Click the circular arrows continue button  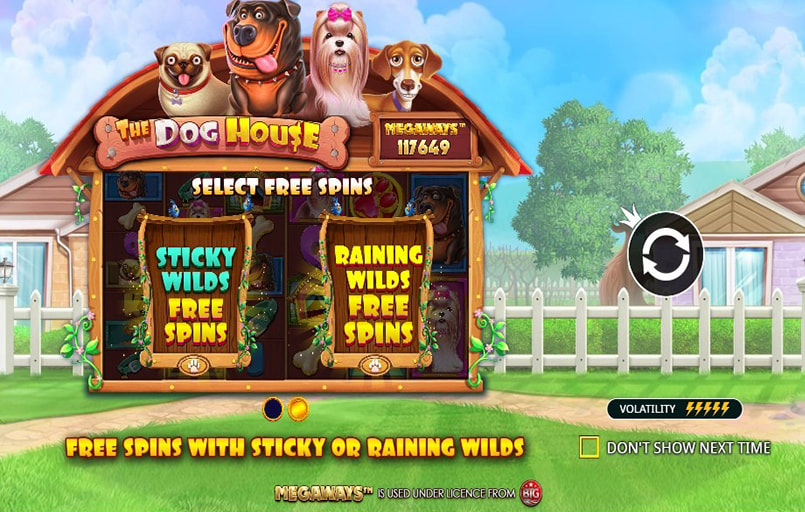tap(665, 254)
